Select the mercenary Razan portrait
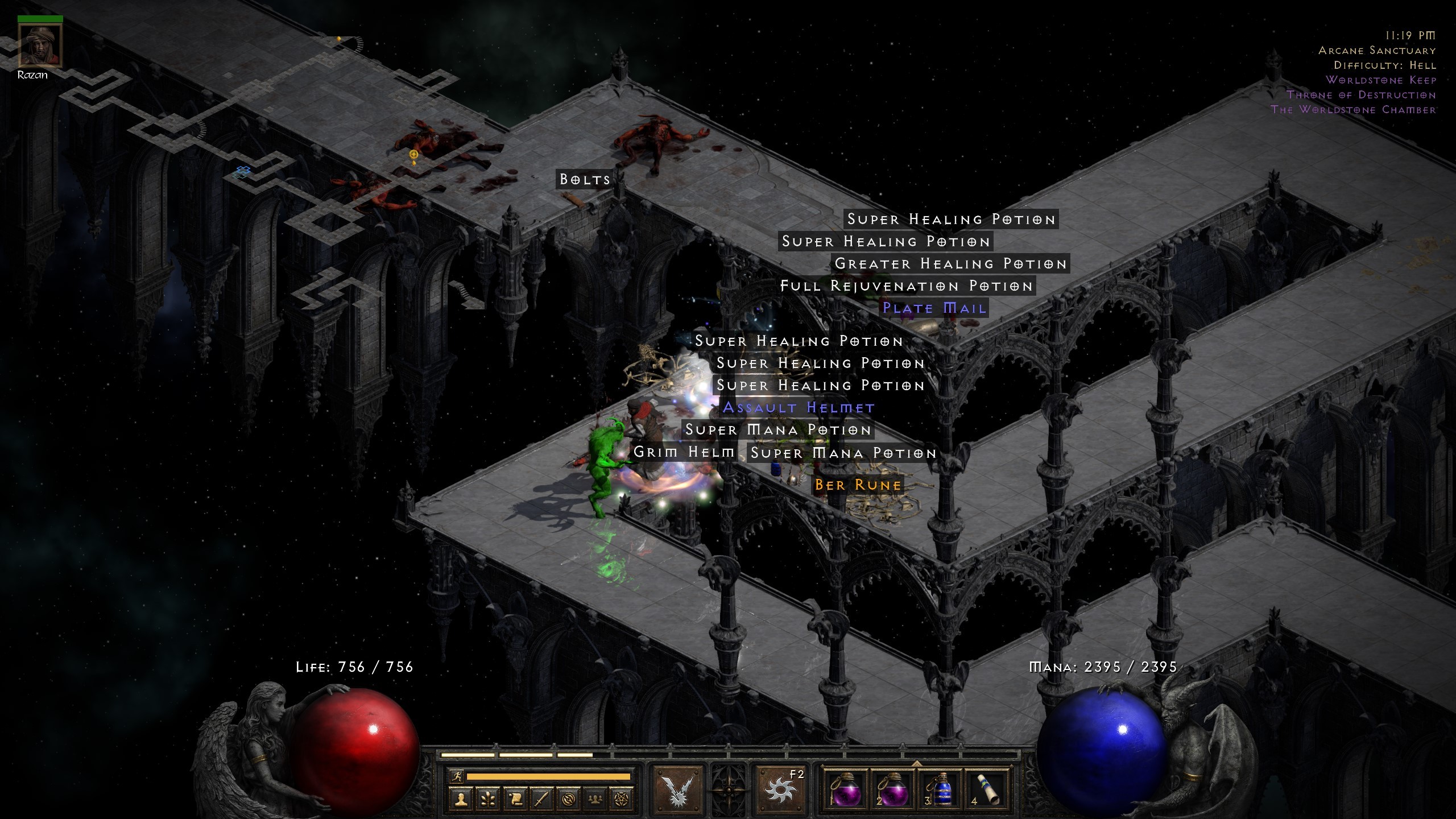Screen dimensions: 1456x819 coord(40,45)
